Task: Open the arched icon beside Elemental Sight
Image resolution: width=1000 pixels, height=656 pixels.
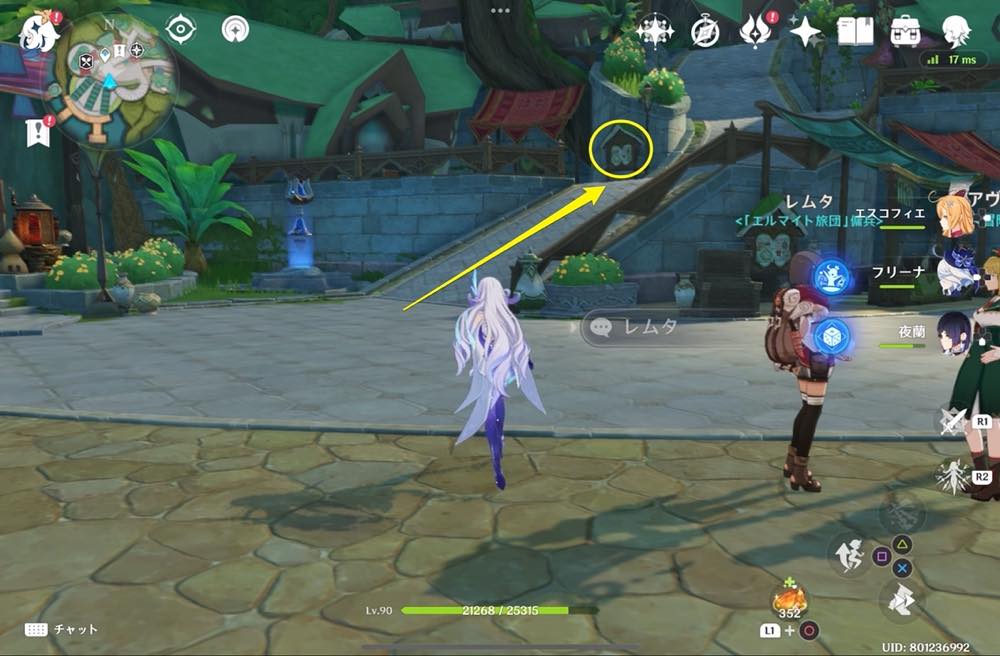Action: pos(235,30)
